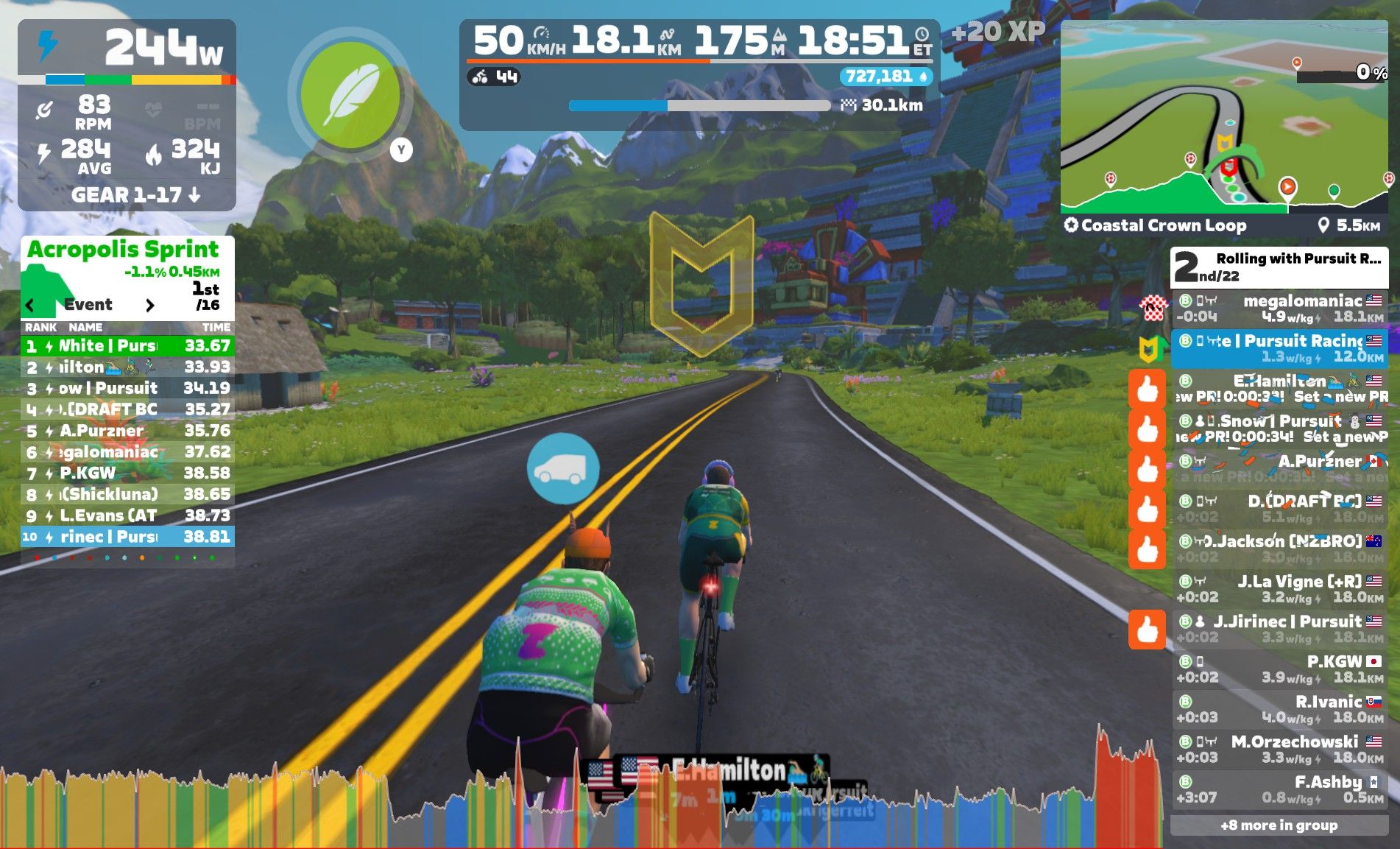Image resolution: width=1400 pixels, height=849 pixels.
Task: Give Ride On thumbs-up to A.Purzner
Action: tap(1147, 468)
